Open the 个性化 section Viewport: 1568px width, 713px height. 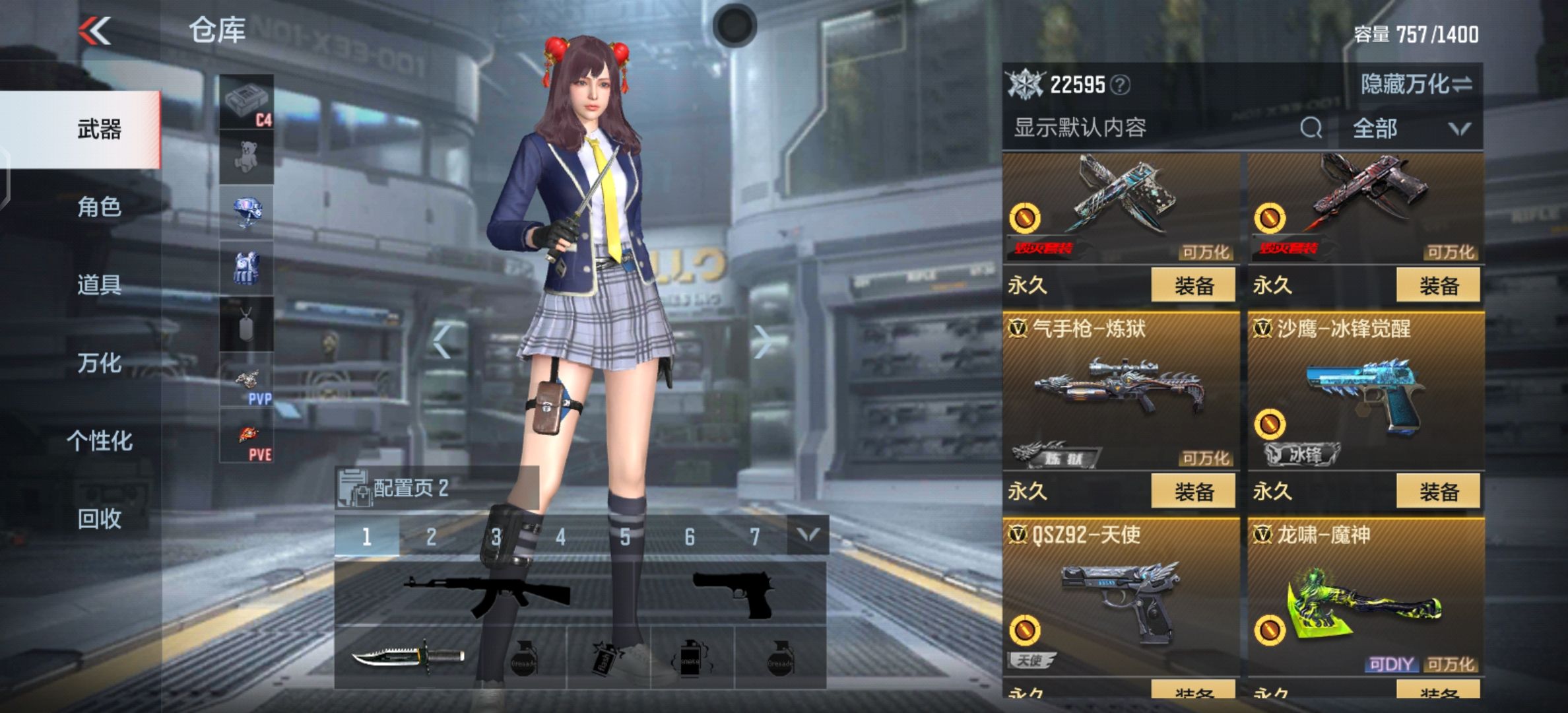99,441
